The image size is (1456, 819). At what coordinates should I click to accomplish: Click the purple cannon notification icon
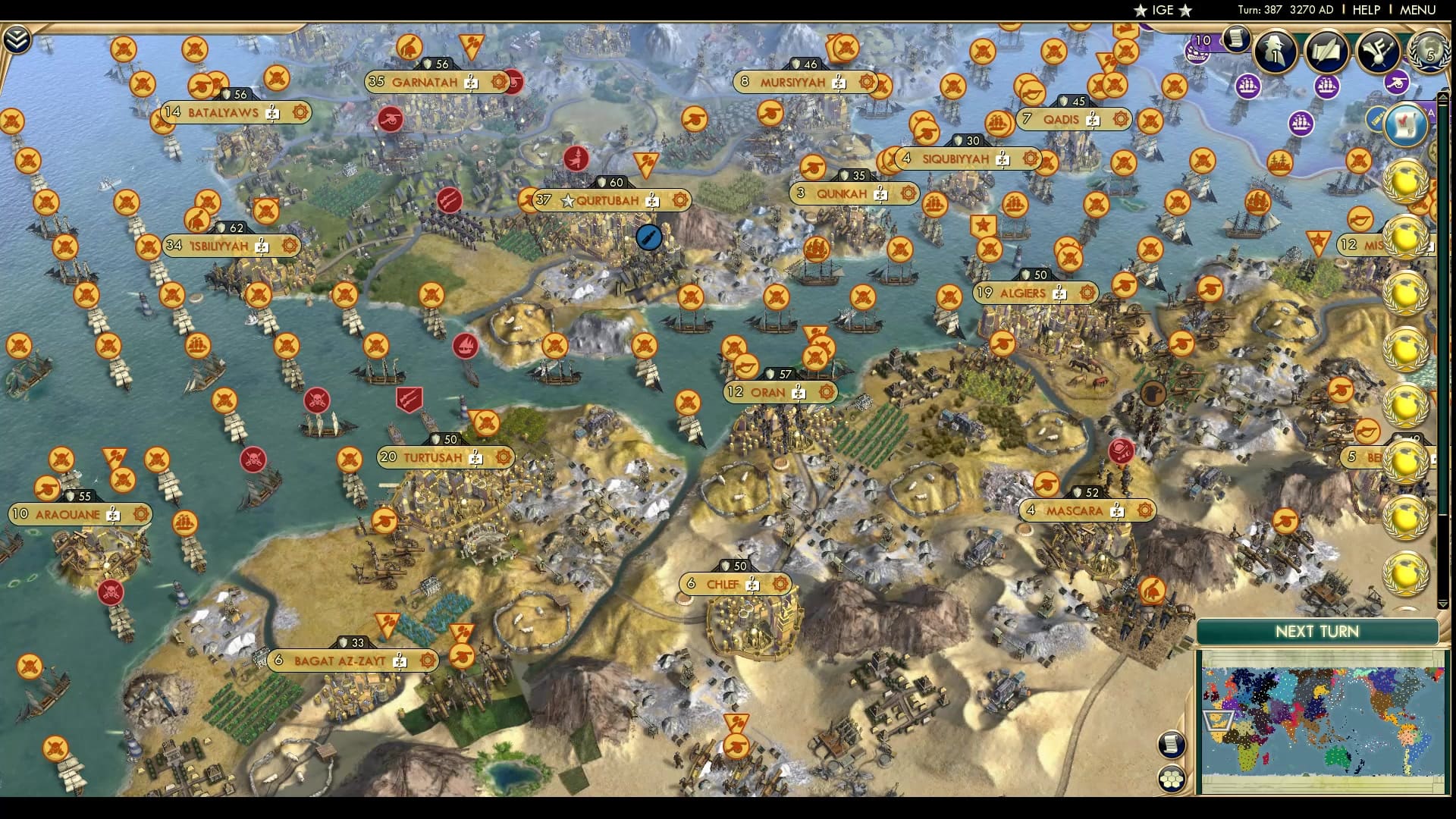point(1395,83)
